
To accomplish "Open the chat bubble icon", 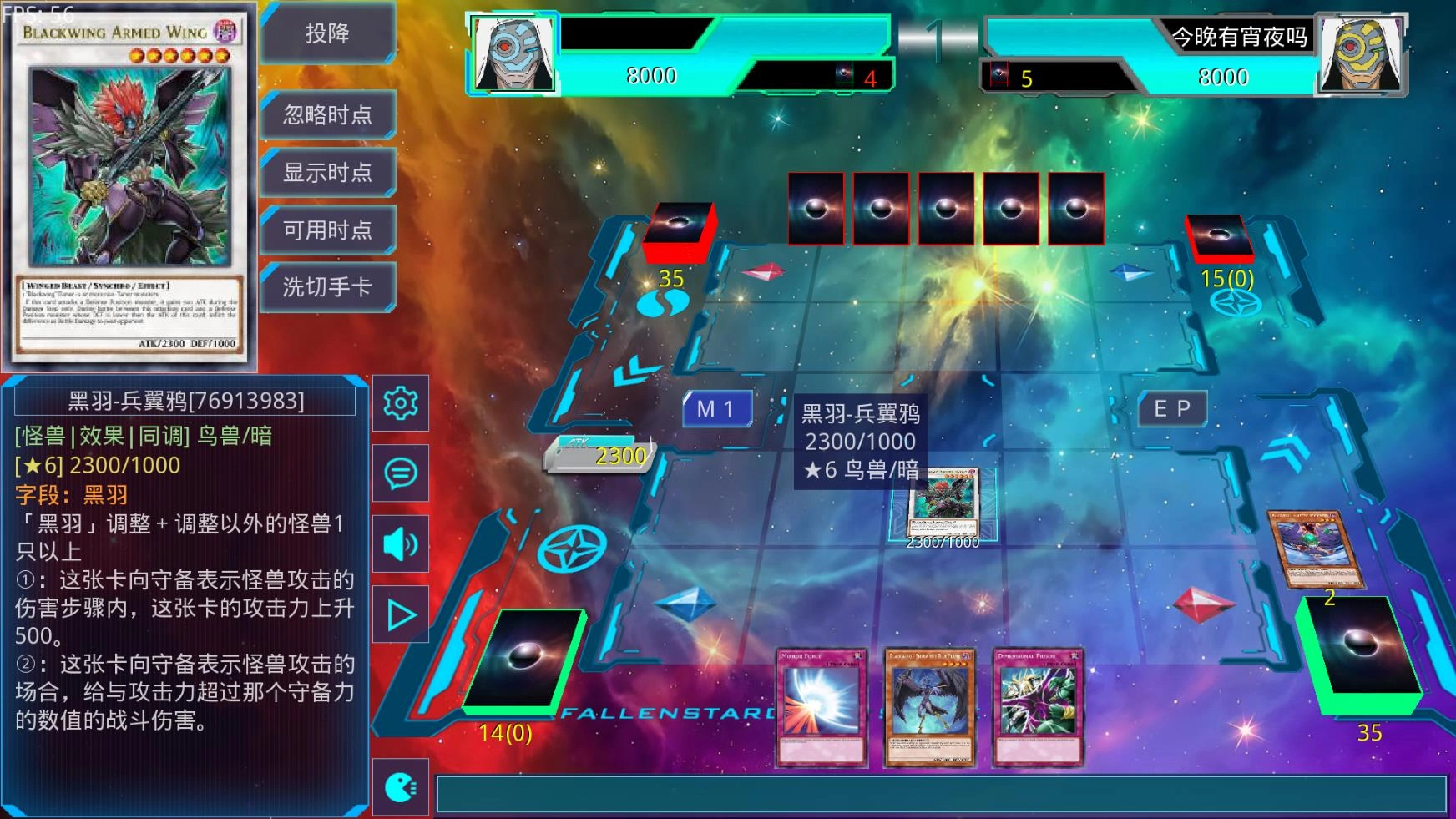I will pyautogui.click(x=401, y=473).
